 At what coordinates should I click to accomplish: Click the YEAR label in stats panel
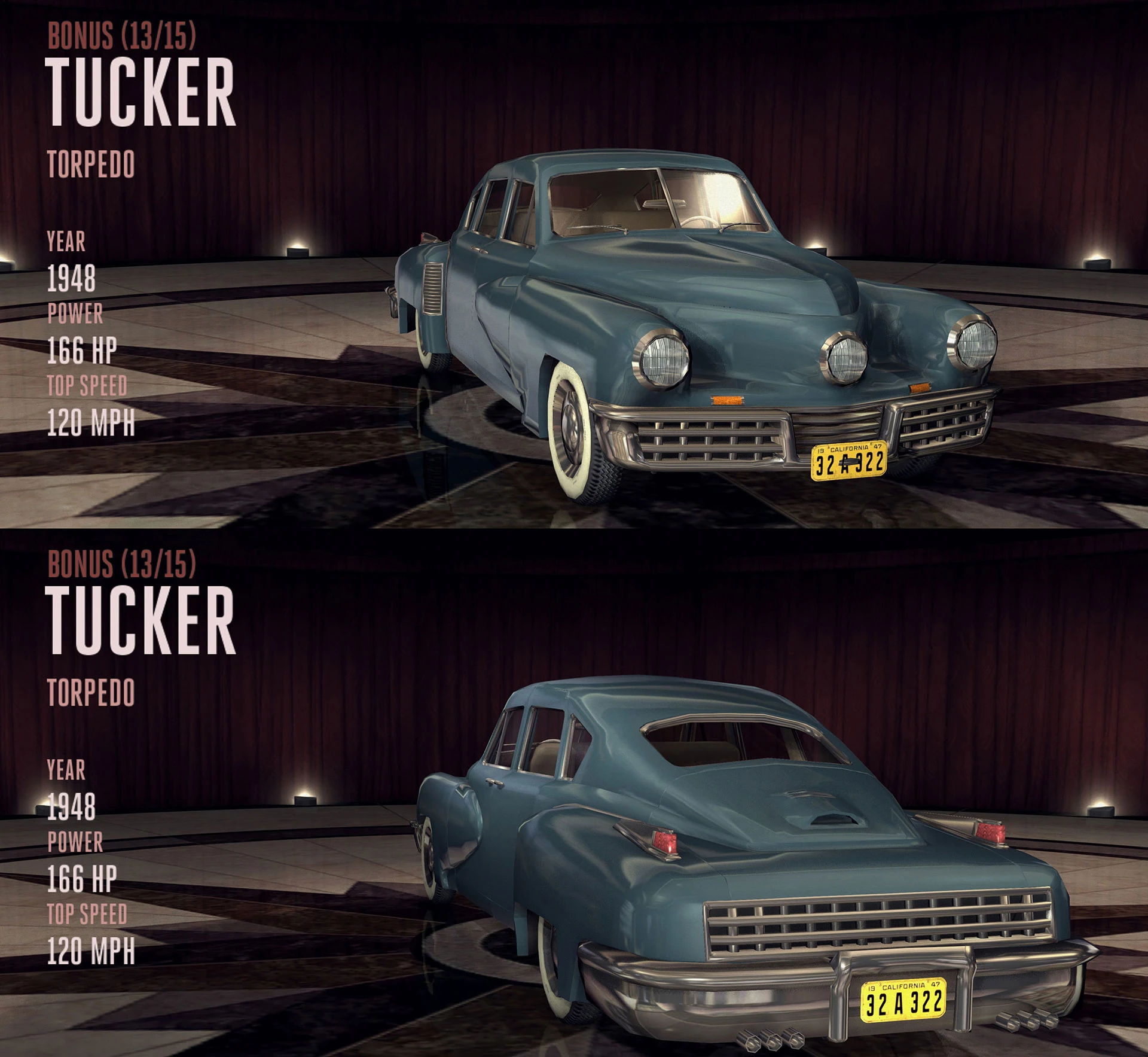pyautogui.click(x=66, y=242)
